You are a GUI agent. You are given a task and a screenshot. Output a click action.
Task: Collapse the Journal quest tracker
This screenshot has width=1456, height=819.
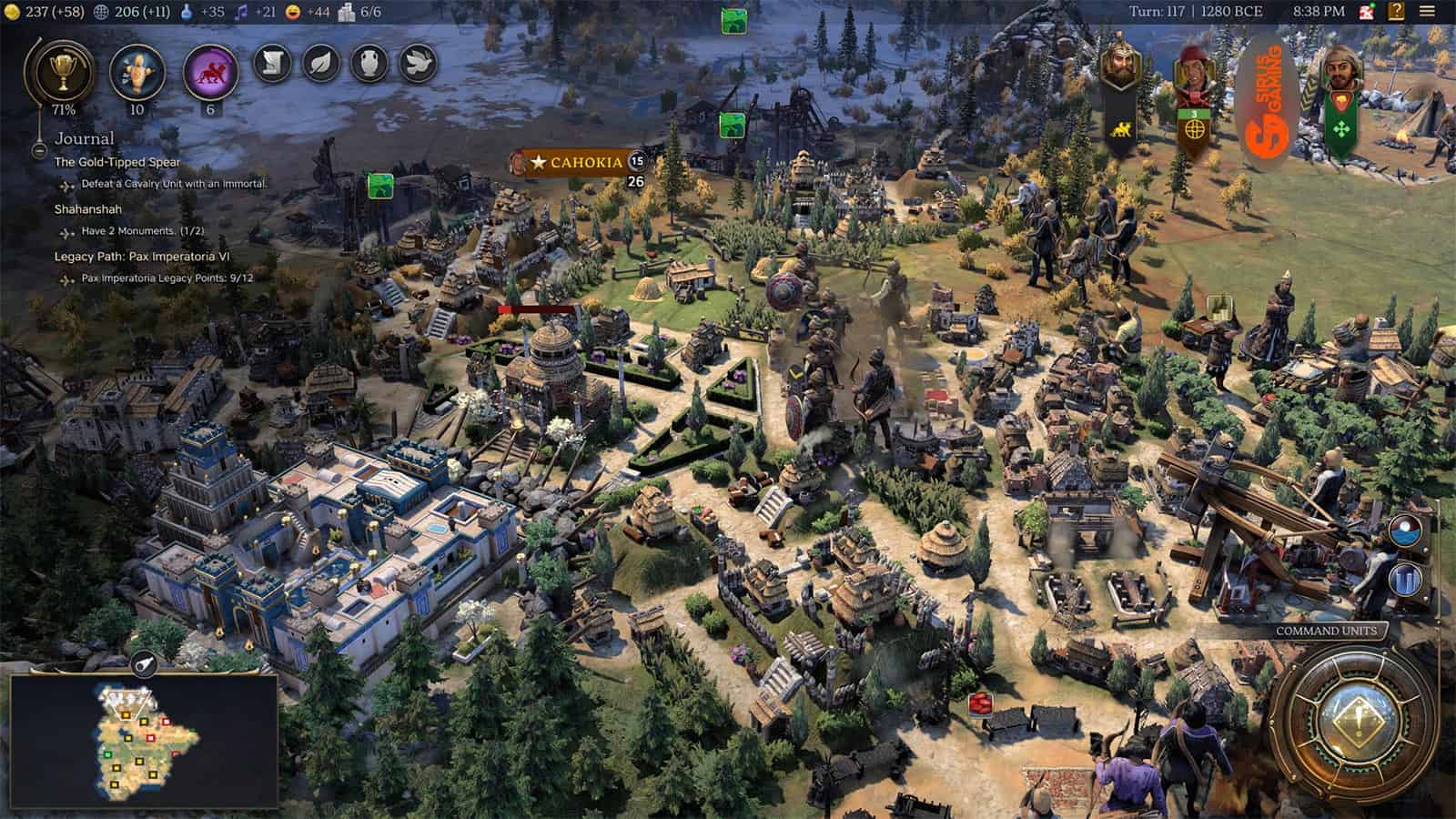pos(39,150)
